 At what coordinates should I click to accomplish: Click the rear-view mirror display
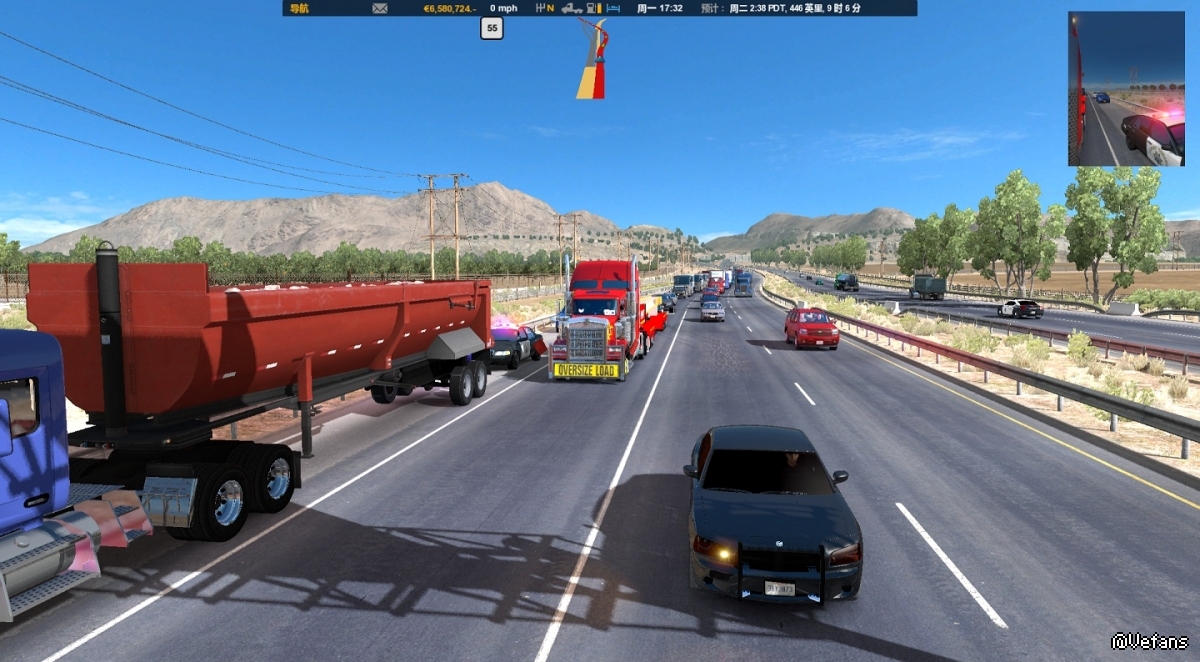pyautogui.click(x=1125, y=89)
